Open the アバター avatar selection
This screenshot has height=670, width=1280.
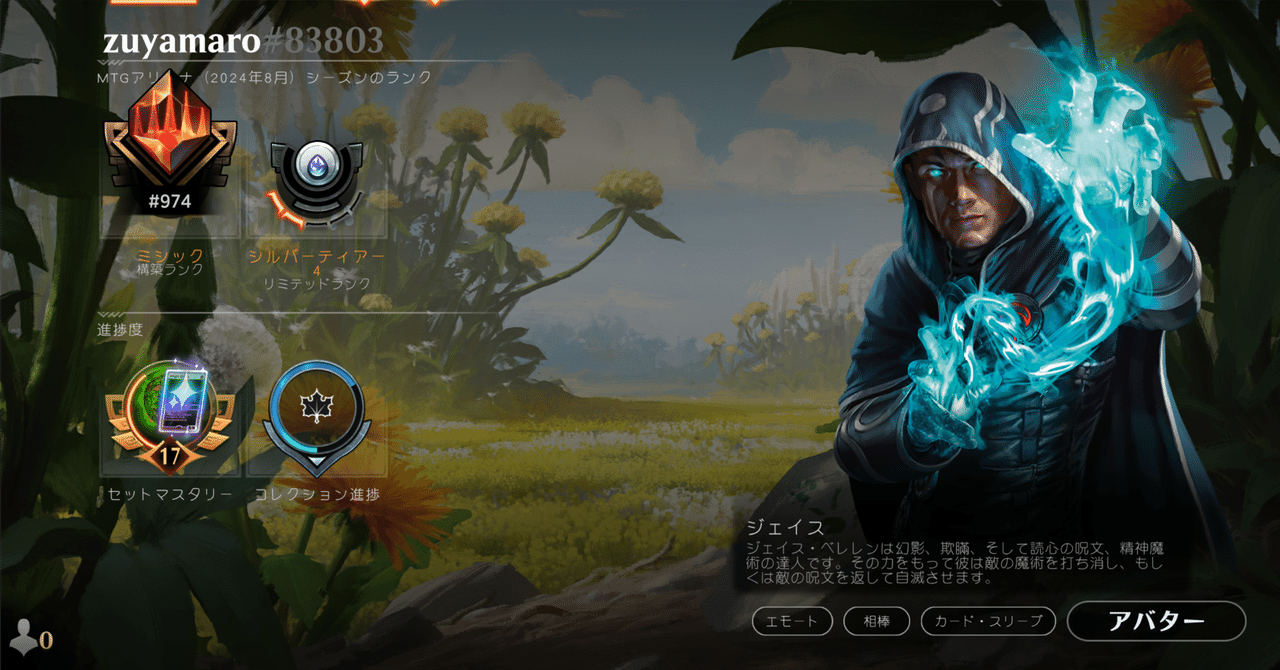click(x=1156, y=621)
